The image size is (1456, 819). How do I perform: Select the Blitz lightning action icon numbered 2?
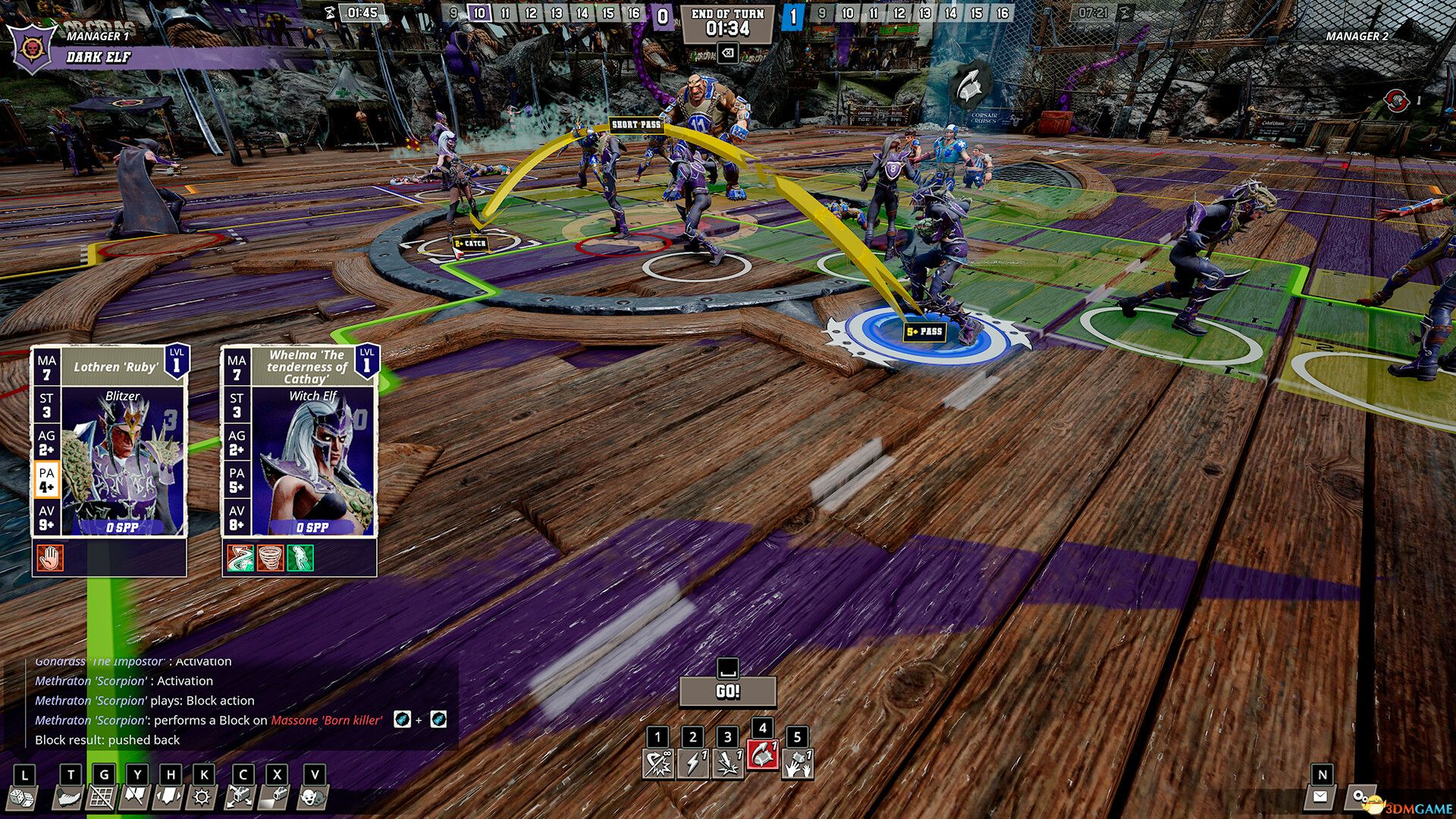pos(694,762)
